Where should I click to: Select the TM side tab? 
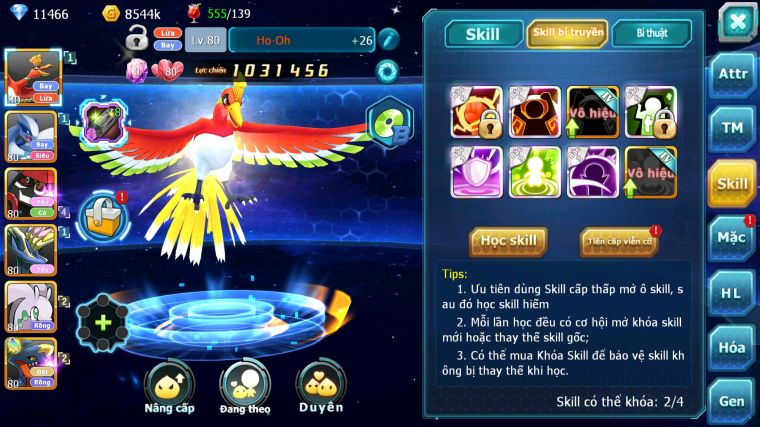[x=732, y=128]
